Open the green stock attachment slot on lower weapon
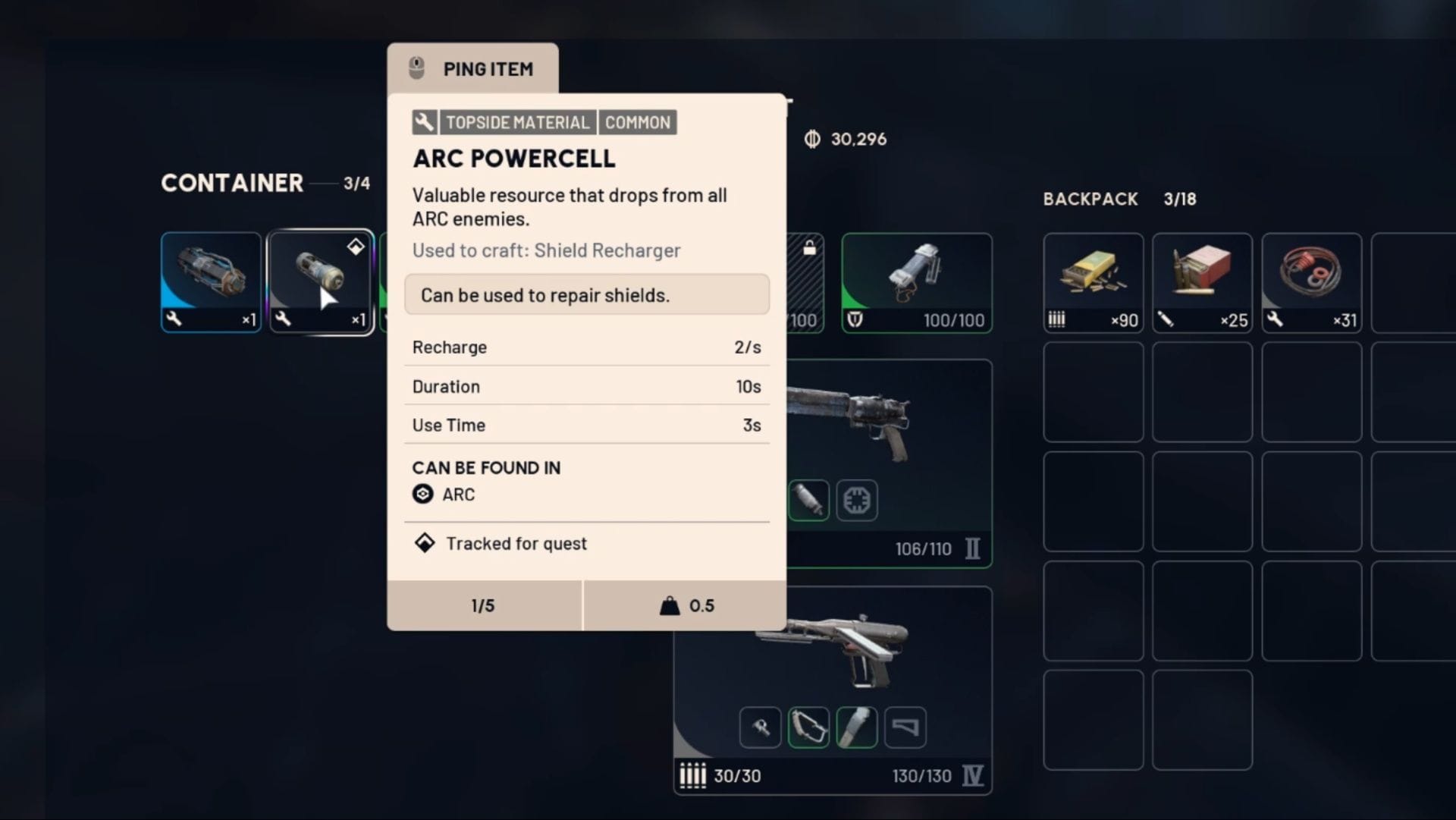 (808, 727)
